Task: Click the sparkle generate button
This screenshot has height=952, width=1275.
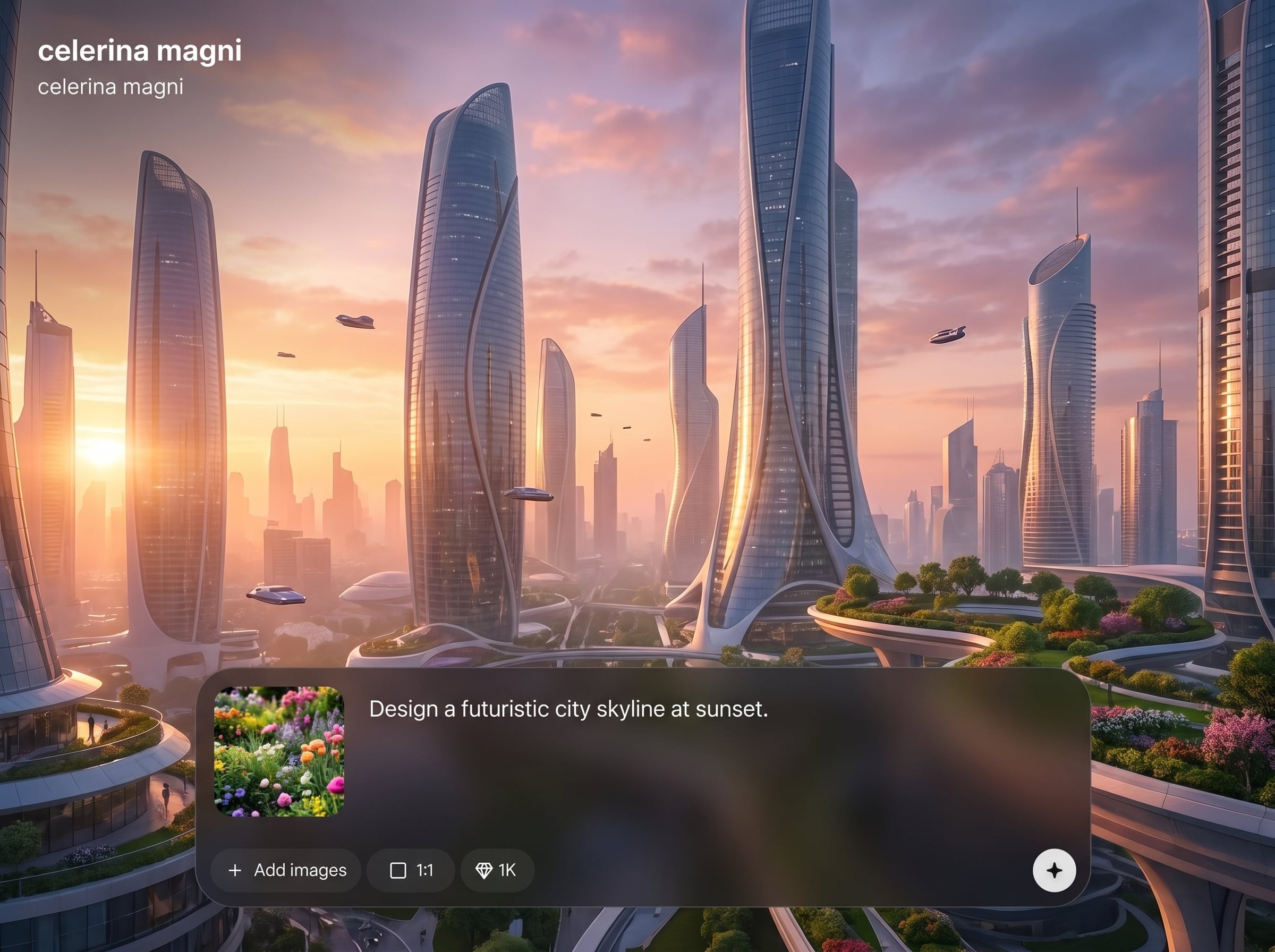Action: (x=1054, y=870)
